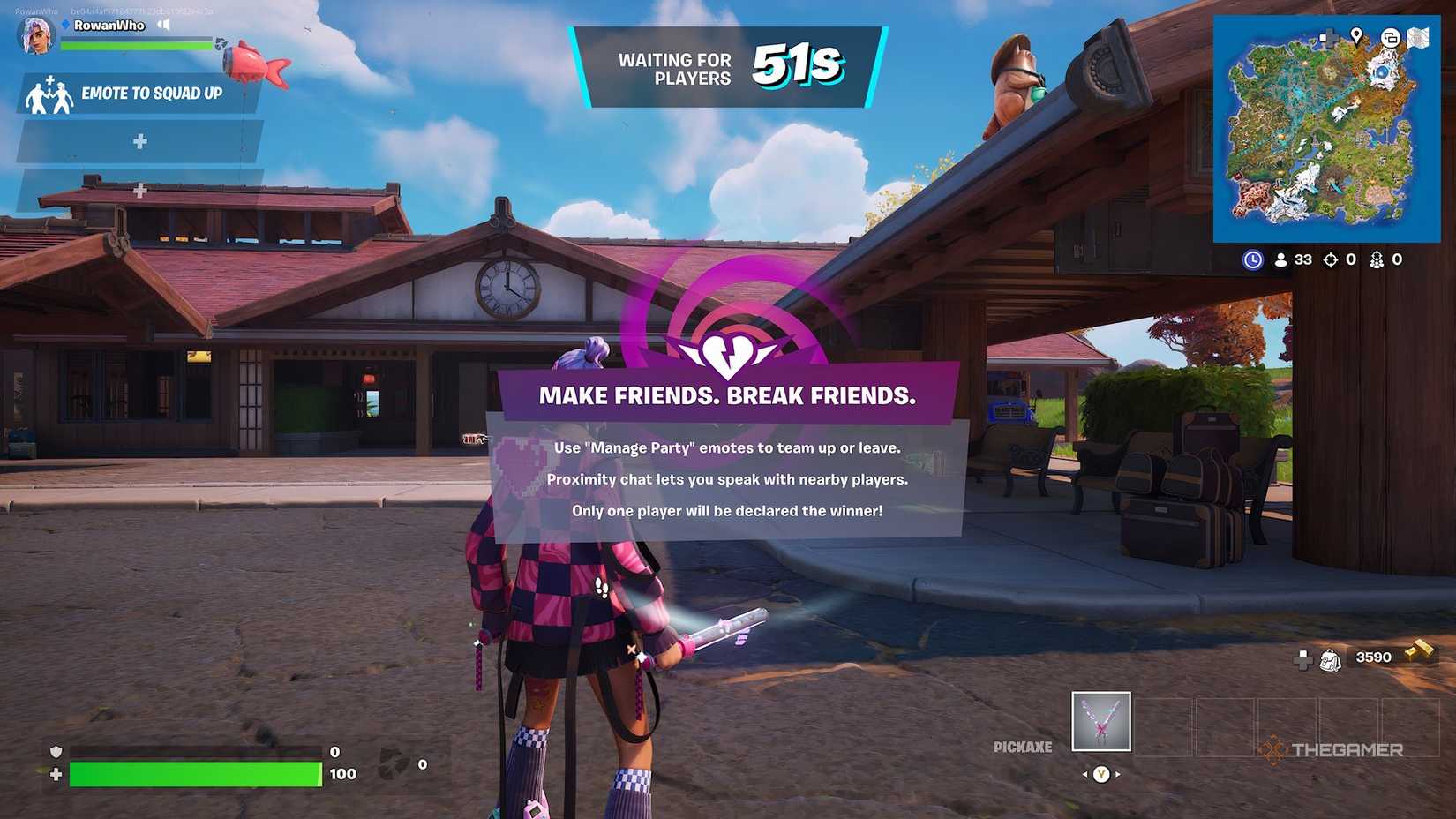Open the backpack inventory icon near gold count
The width and height of the screenshot is (1456, 819).
click(1330, 661)
